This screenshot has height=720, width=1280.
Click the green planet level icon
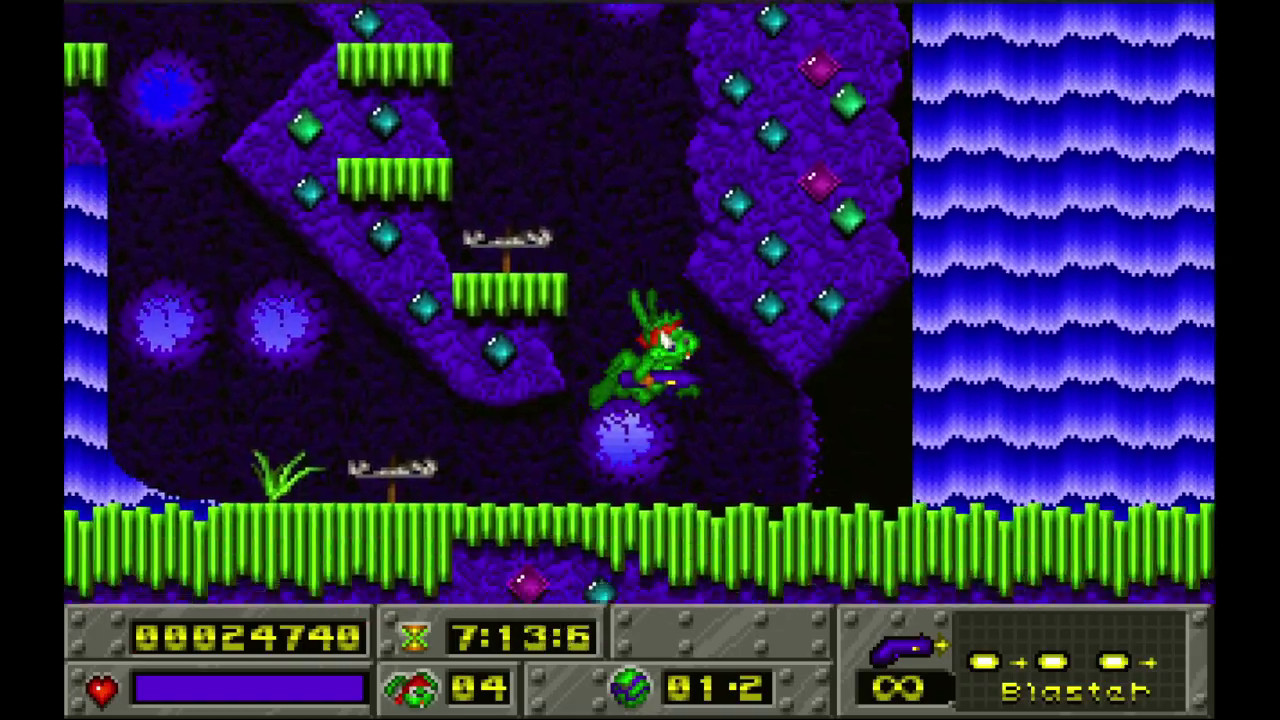(630, 688)
